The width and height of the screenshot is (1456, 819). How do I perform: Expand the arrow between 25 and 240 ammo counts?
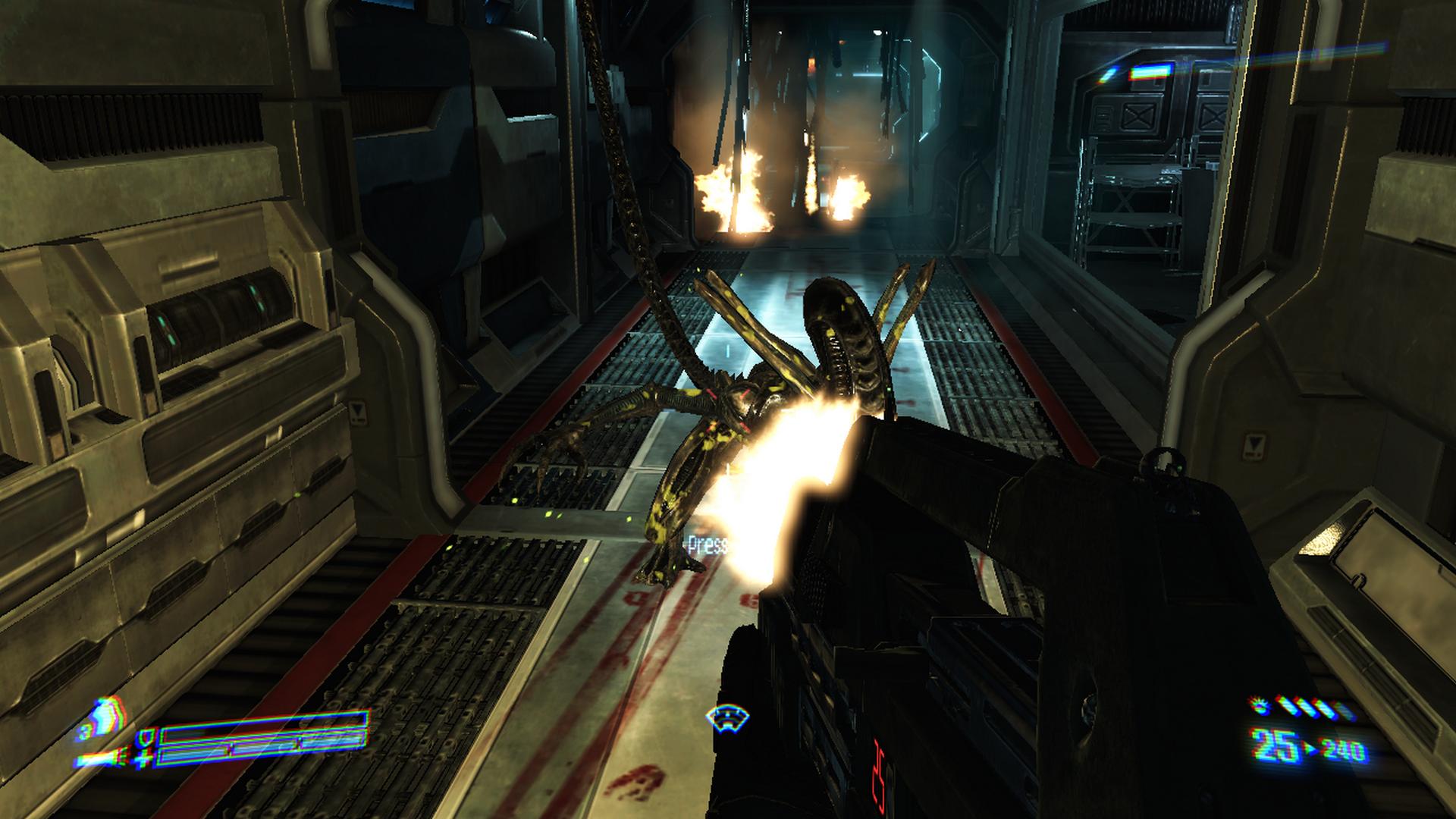1310,748
